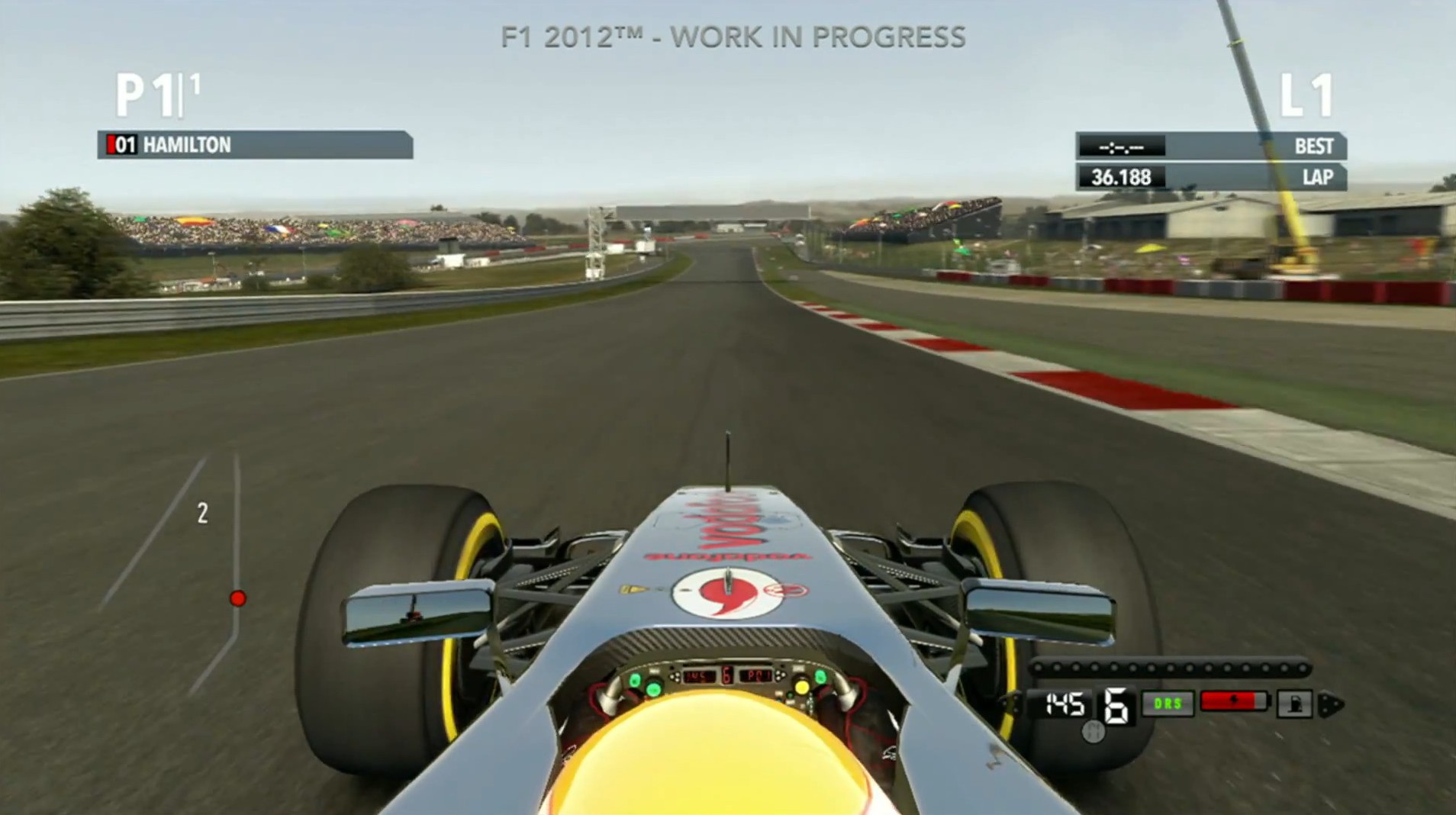Click the red position dot on minimap

(x=238, y=598)
